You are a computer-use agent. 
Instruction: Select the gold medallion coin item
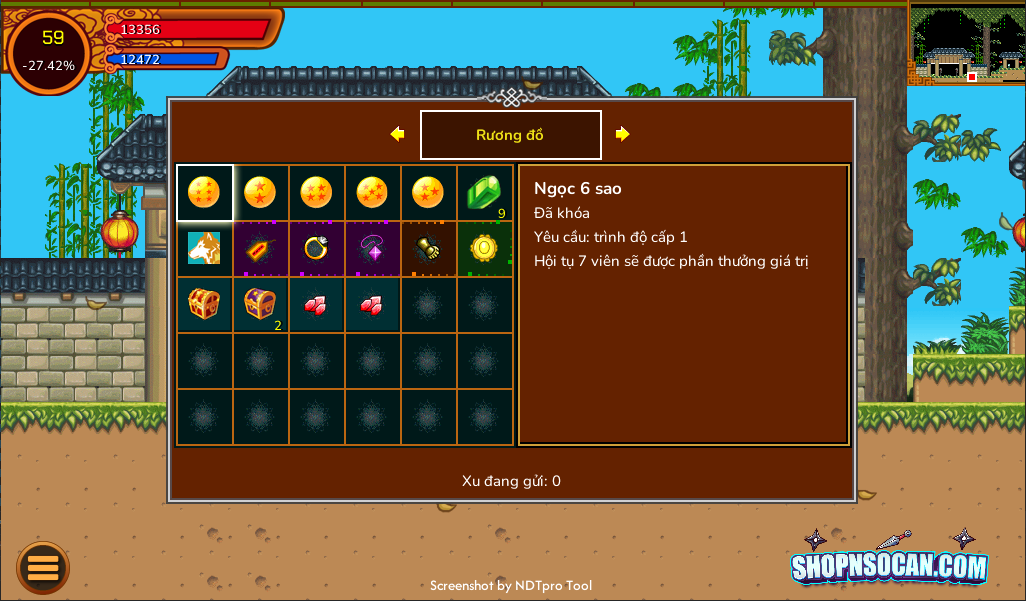point(485,249)
